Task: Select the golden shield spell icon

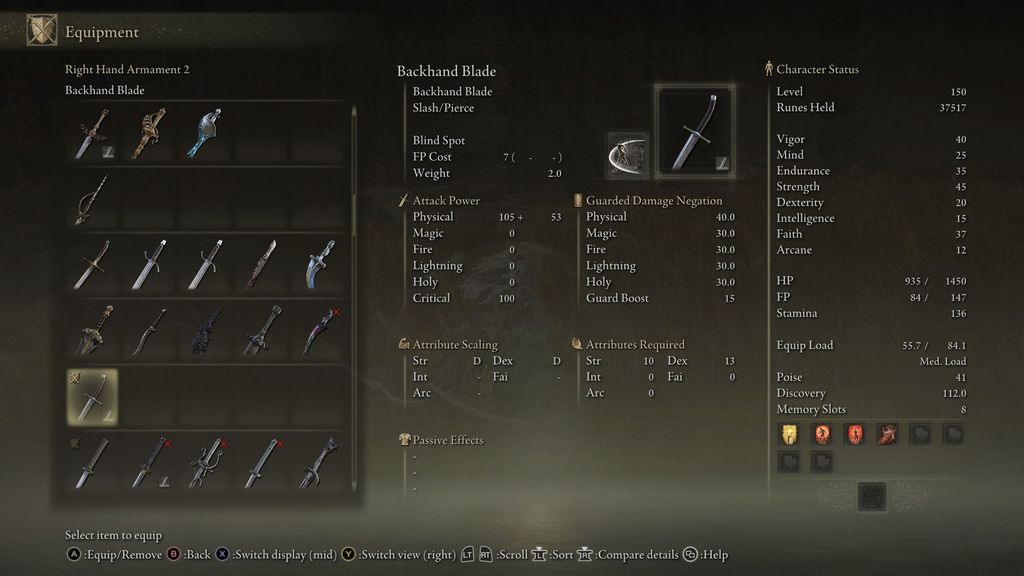Action: coord(790,434)
